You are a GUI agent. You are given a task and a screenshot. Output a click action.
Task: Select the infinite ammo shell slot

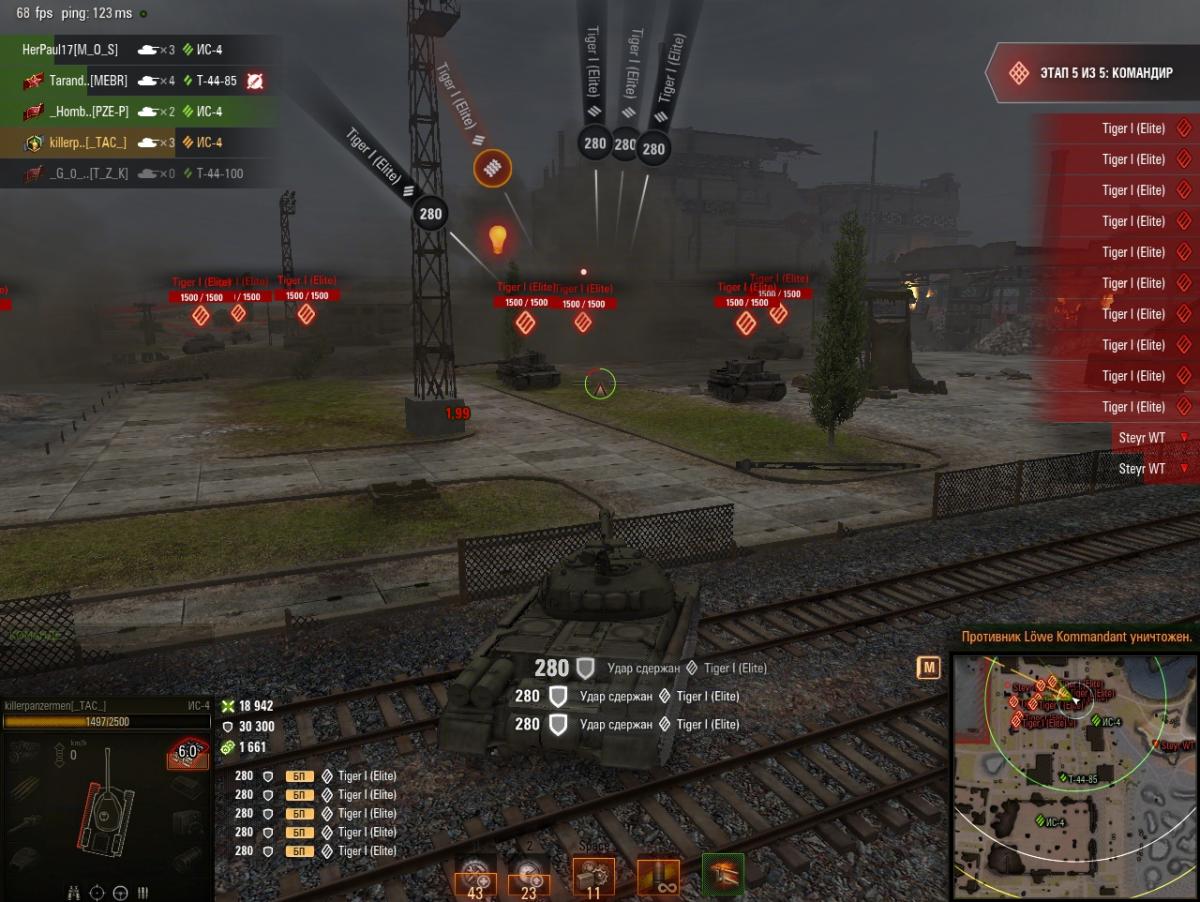658,877
